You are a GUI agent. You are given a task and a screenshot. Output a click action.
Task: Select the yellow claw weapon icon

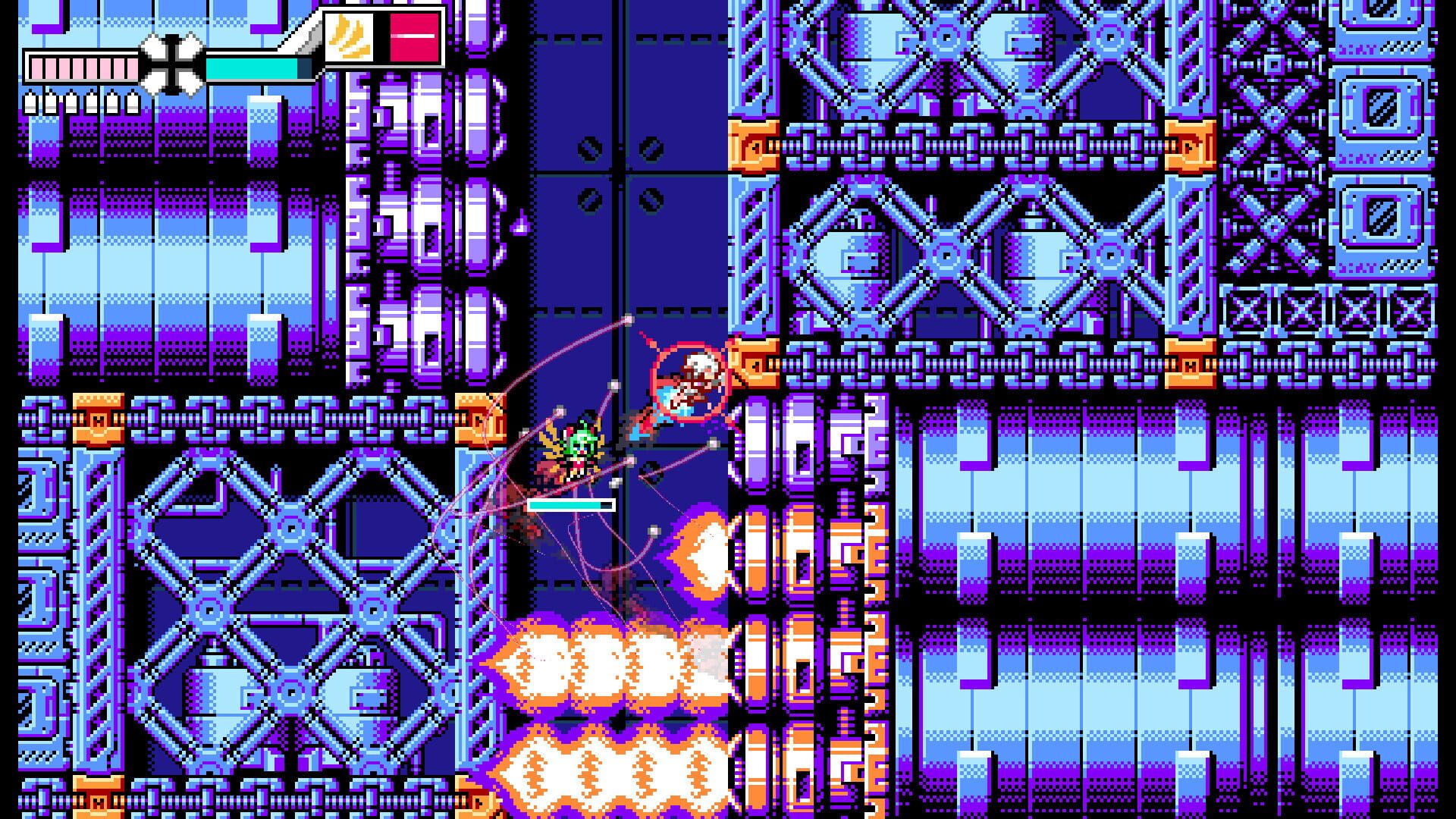[x=349, y=38]
